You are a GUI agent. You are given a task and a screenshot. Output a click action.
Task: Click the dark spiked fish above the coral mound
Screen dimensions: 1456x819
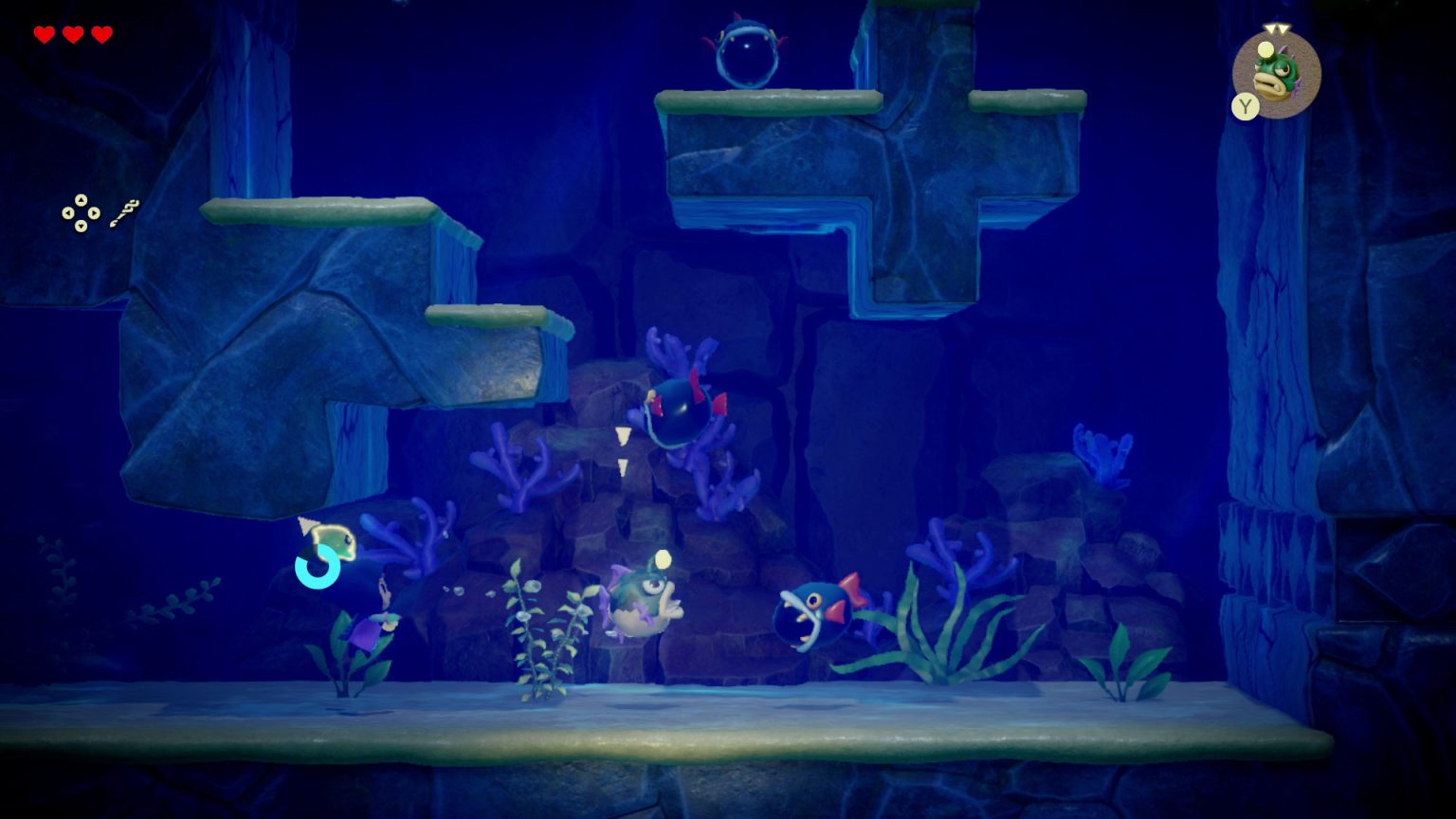tap(681, 412)
